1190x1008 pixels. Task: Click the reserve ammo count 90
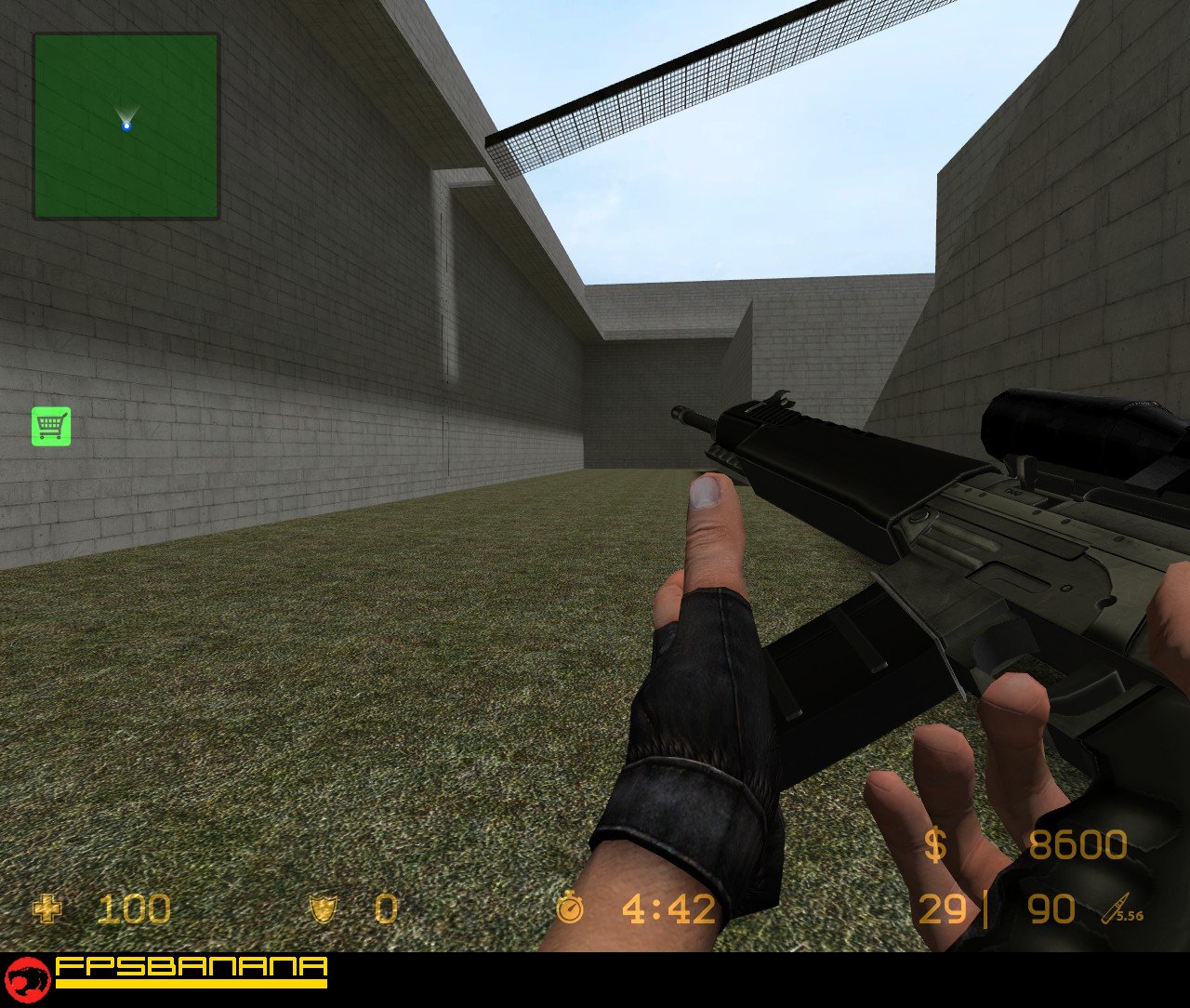(1053, 909)
